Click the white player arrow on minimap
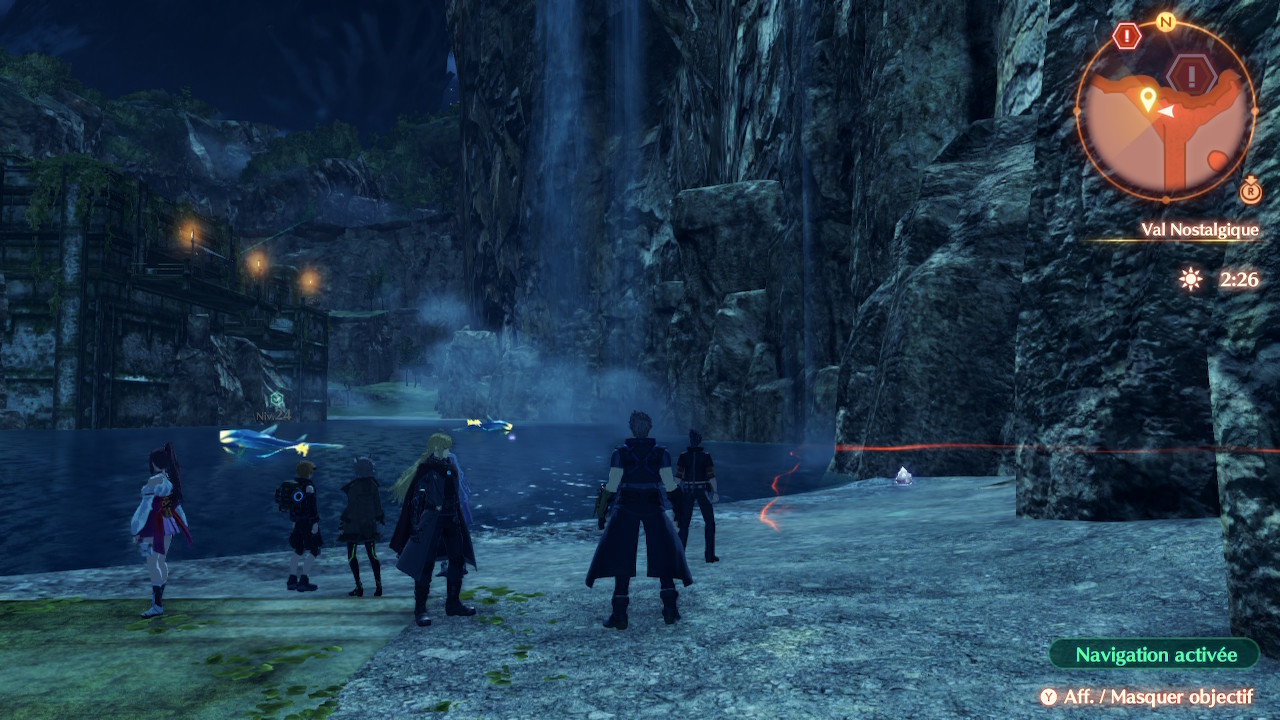 pos(1166,112)
